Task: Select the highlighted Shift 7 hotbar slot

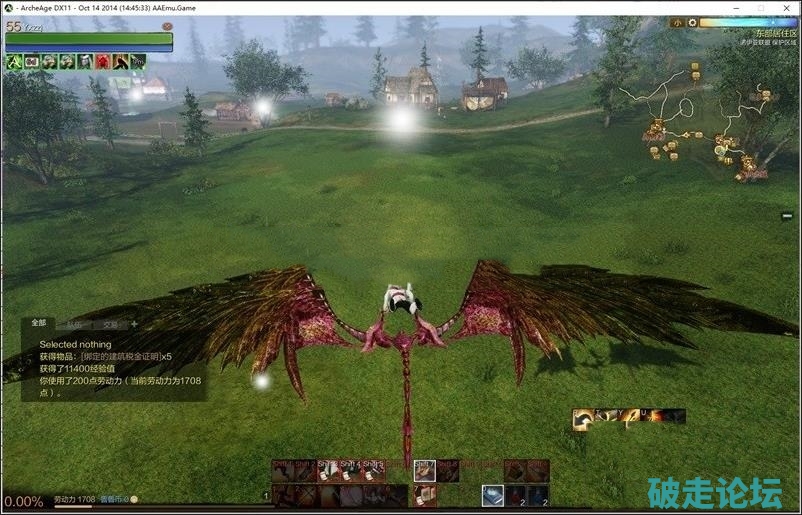Action: (425, 470)
